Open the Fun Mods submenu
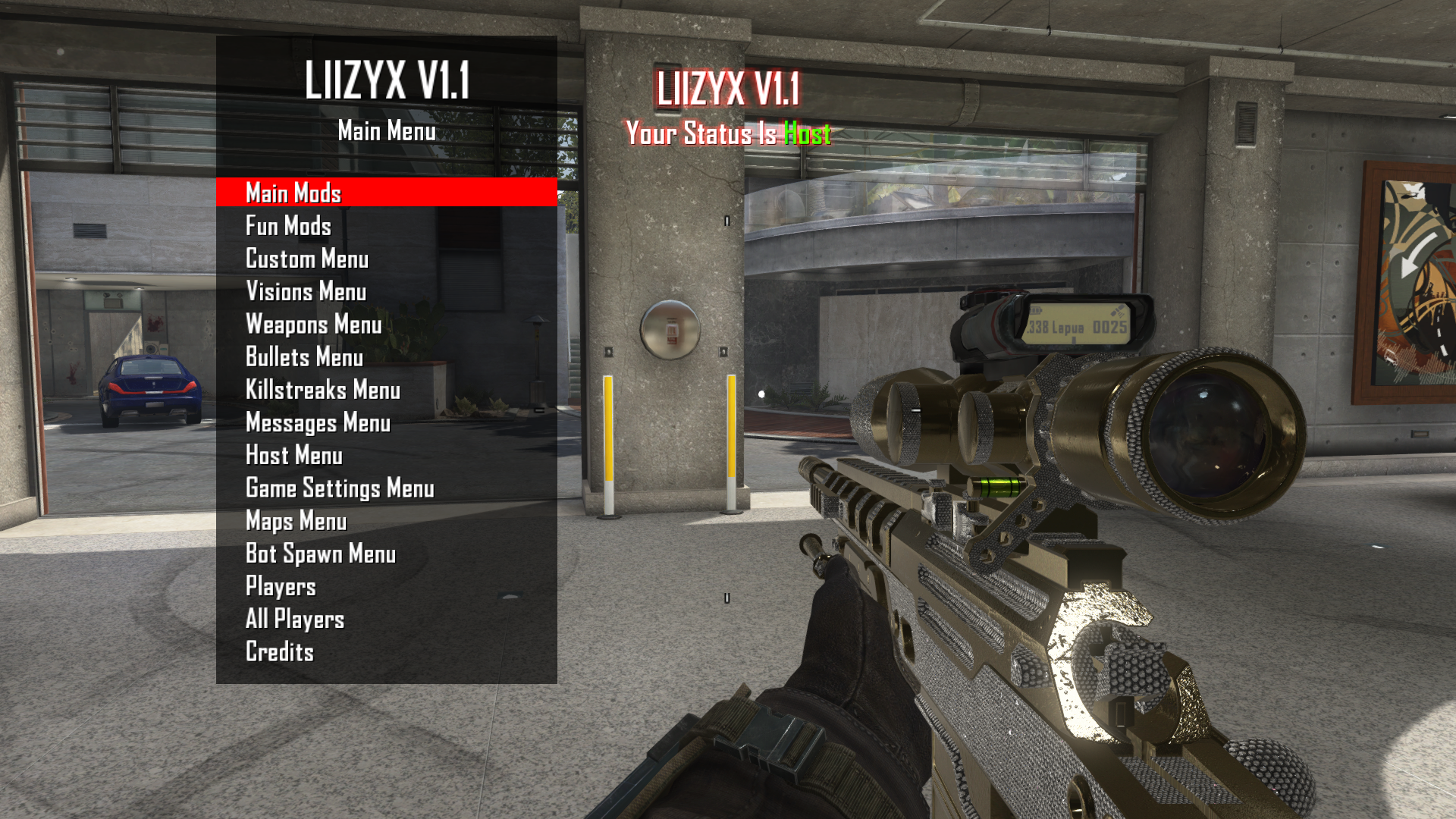The height and width of the screenshot is (819, 1456). tap(288, 226)
